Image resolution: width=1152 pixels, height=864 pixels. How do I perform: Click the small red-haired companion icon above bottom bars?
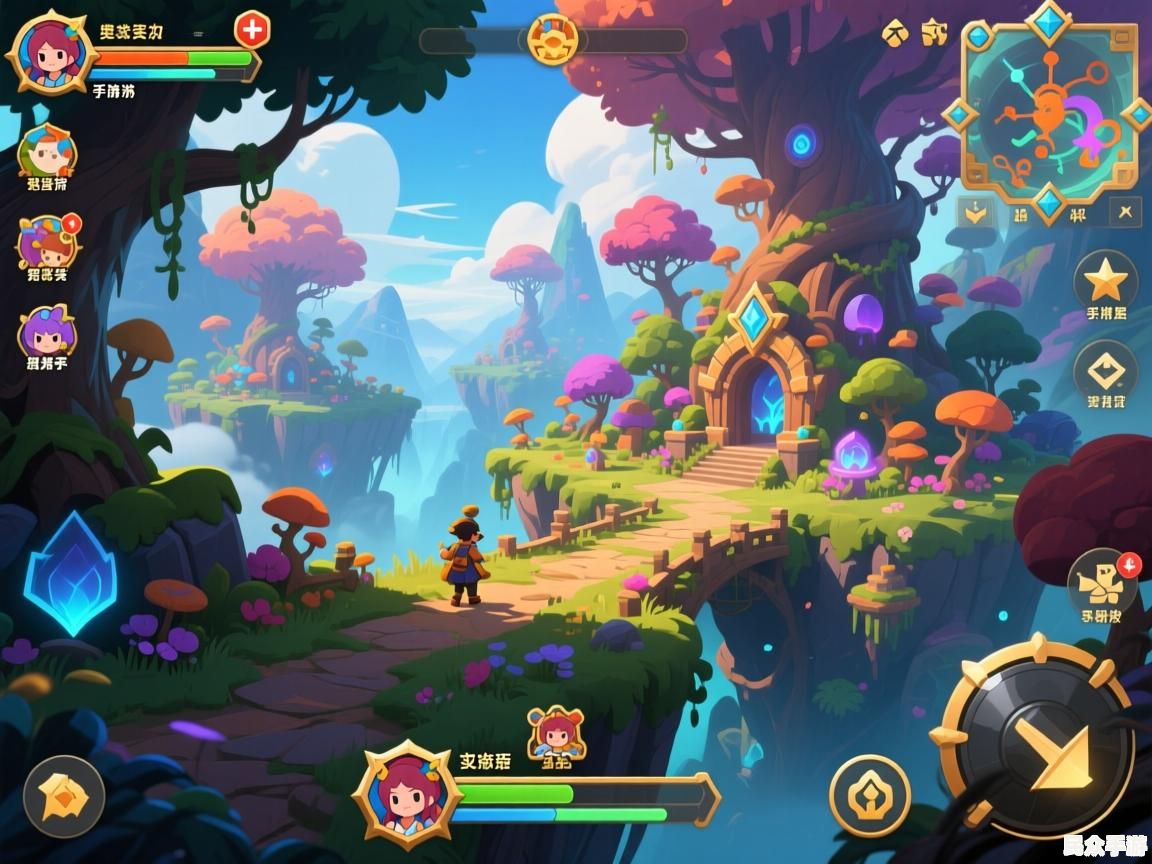tap(554, 733)
